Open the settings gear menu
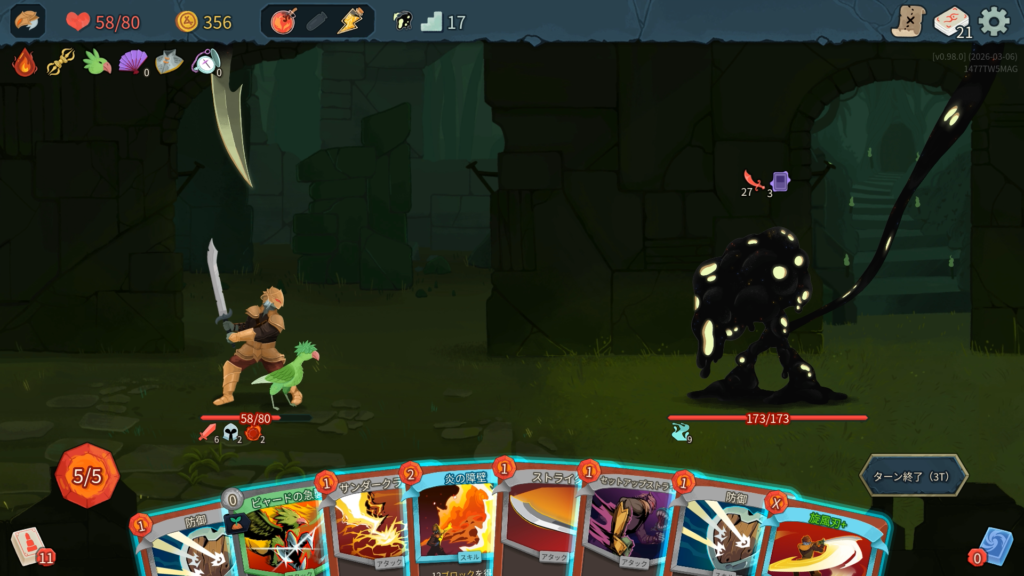 click(993, 21)
